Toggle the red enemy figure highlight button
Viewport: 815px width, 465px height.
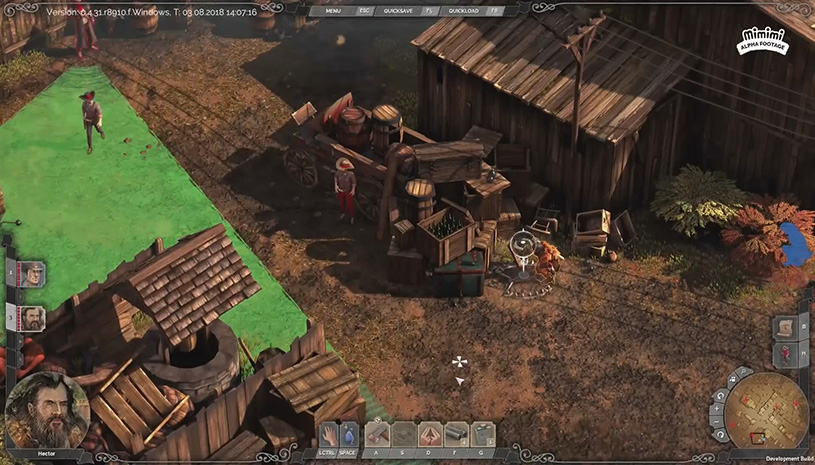click(x=786, y=355)
